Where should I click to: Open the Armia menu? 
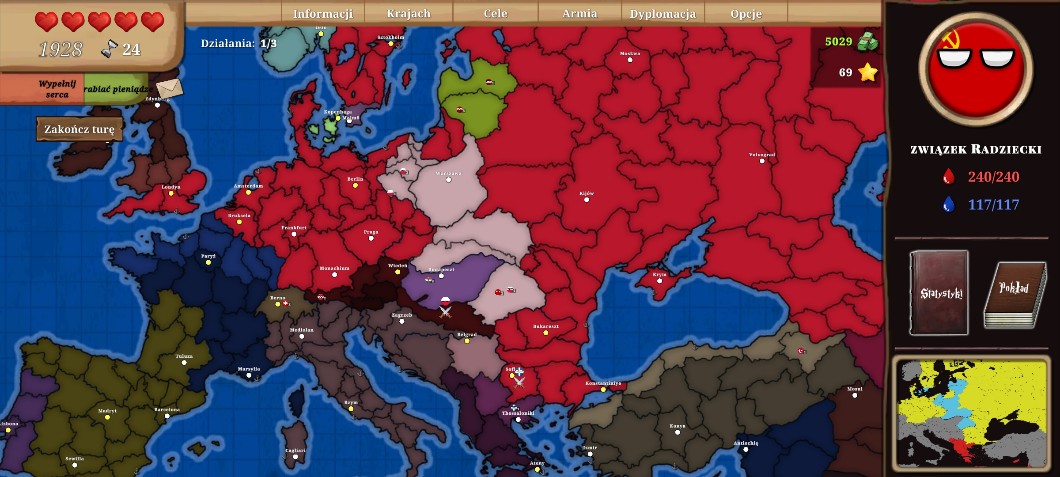580,14
